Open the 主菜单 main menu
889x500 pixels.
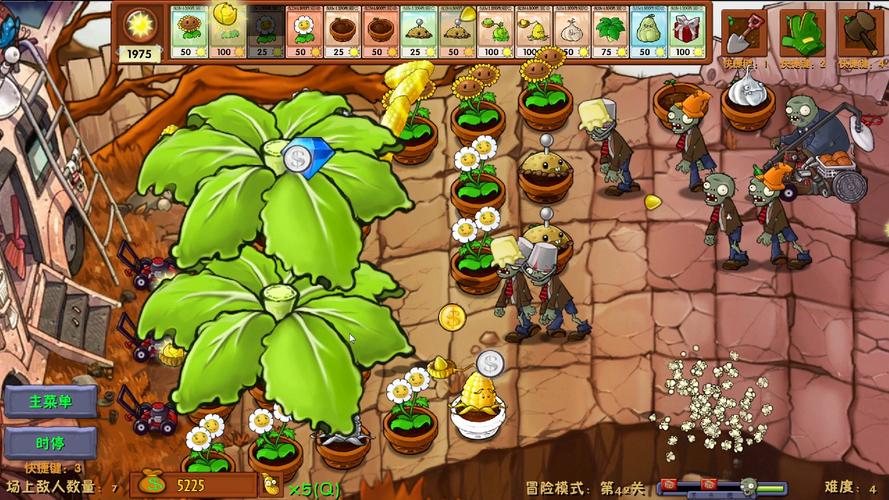[x=50, y=402]
